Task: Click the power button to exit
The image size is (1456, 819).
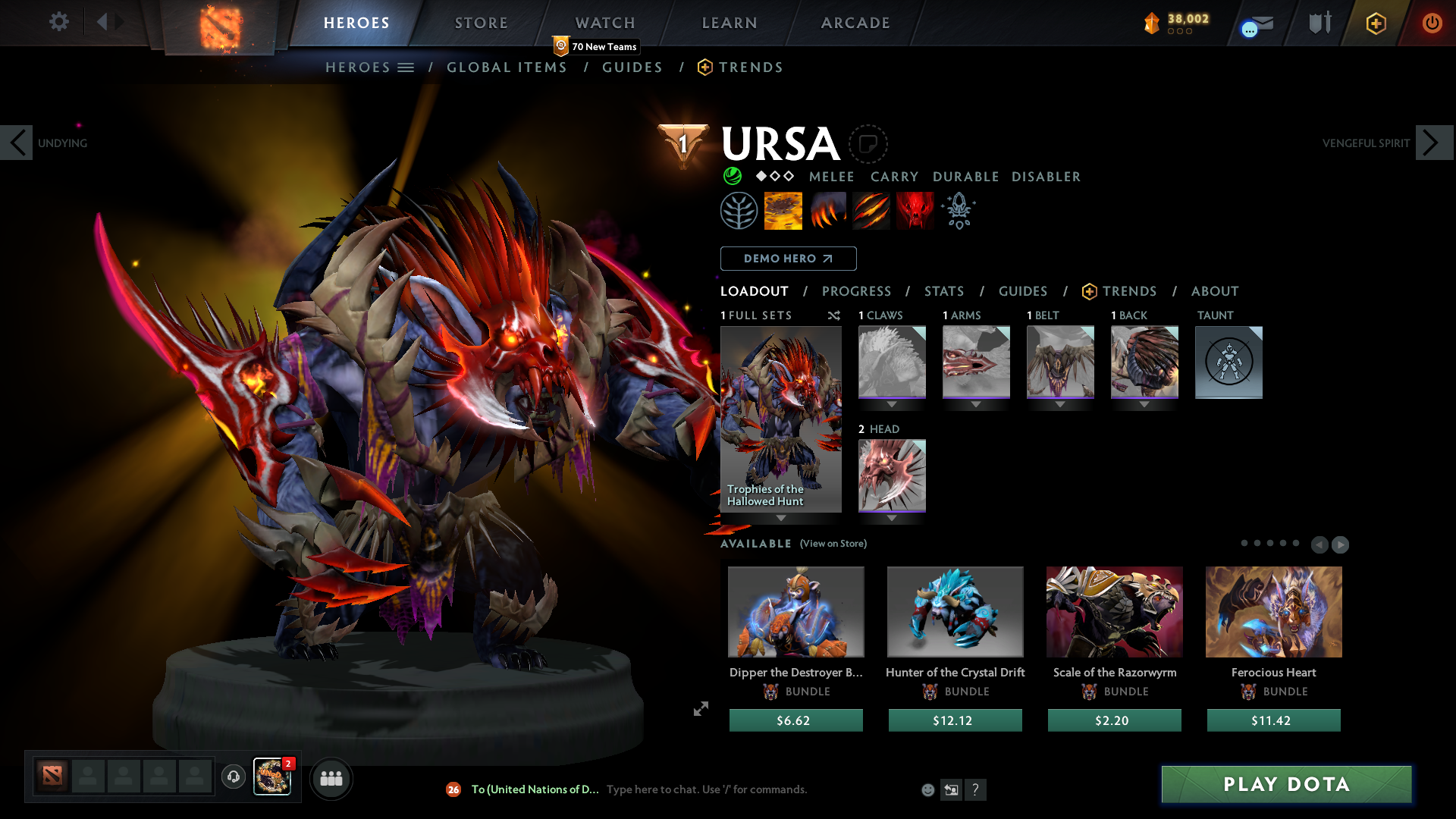Action: tap(1432, 23)
